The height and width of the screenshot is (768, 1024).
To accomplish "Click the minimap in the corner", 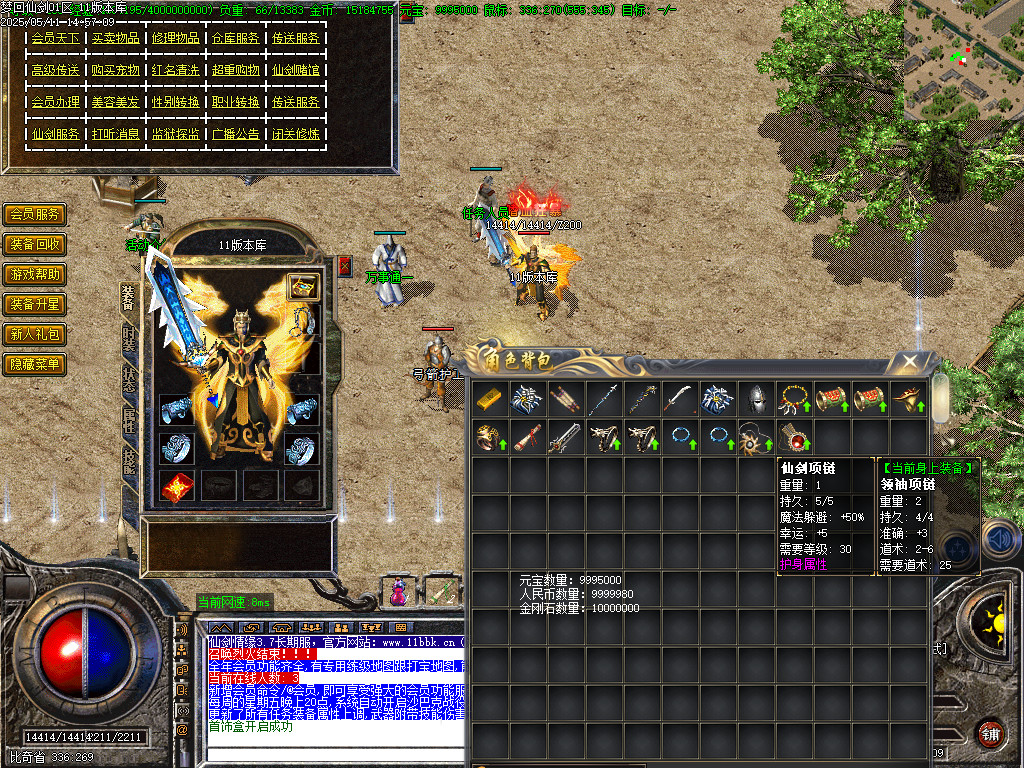I will point(963,60).
